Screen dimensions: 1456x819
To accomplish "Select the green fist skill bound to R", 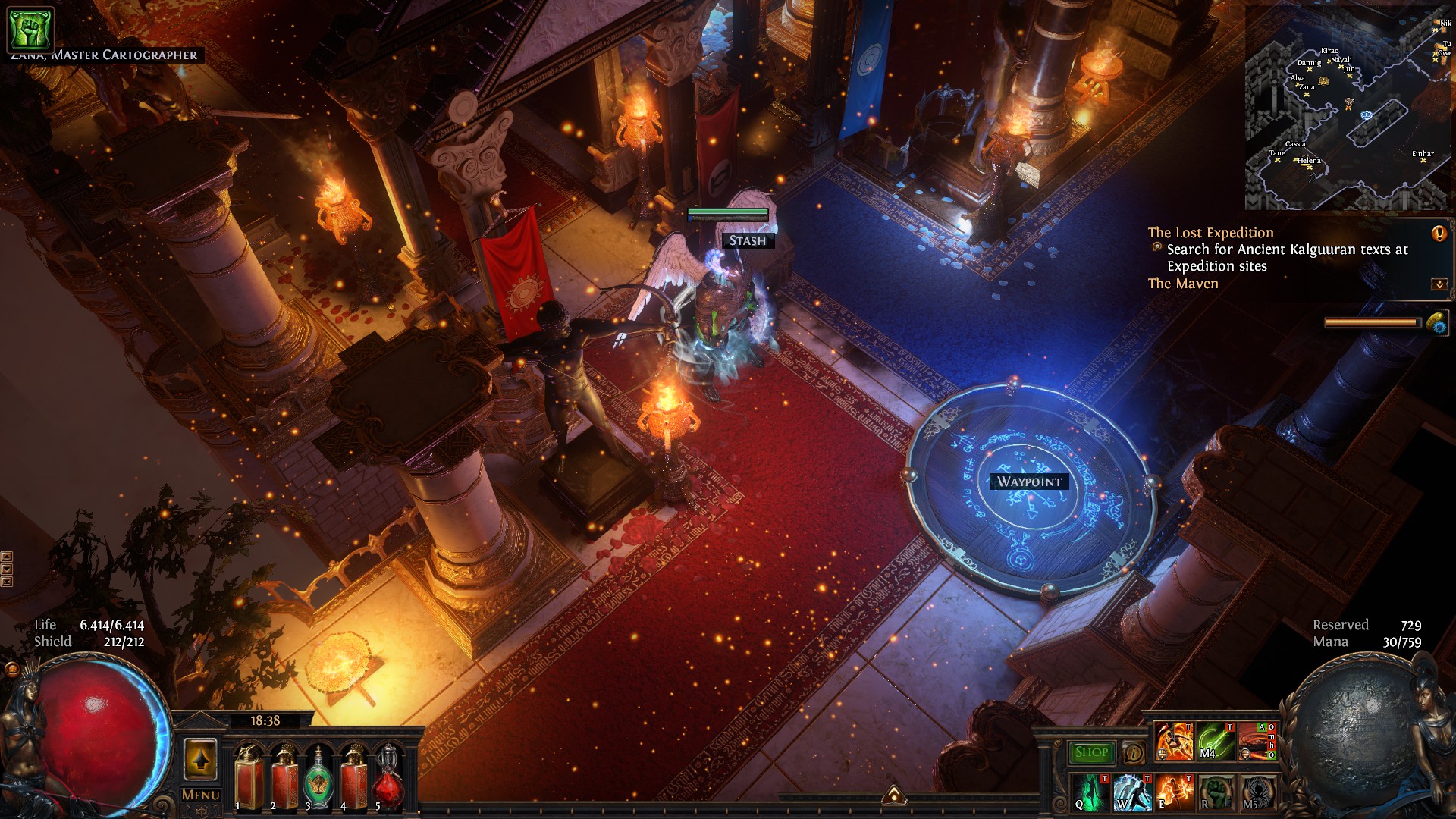I will [1216, 792].
